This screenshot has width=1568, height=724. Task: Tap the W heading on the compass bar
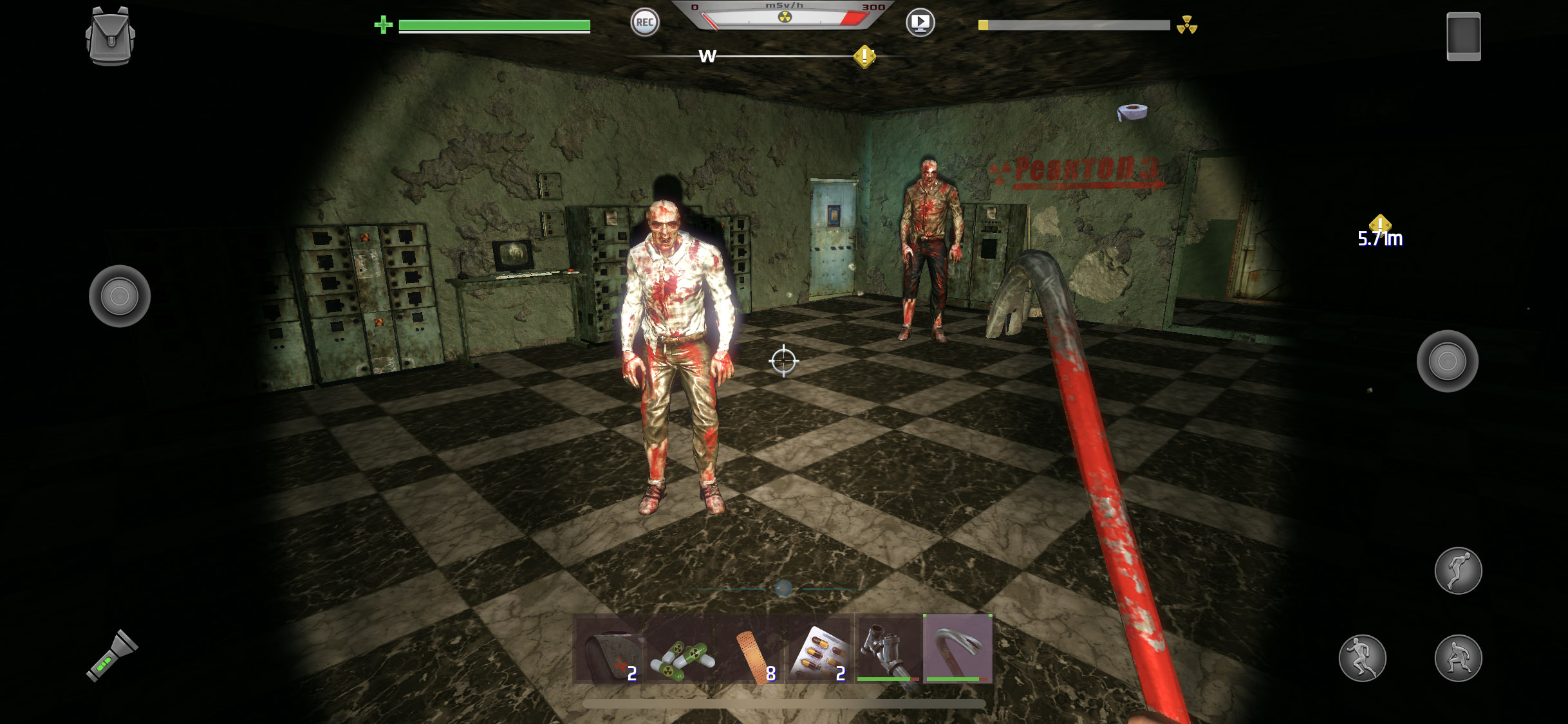(708, 57)
